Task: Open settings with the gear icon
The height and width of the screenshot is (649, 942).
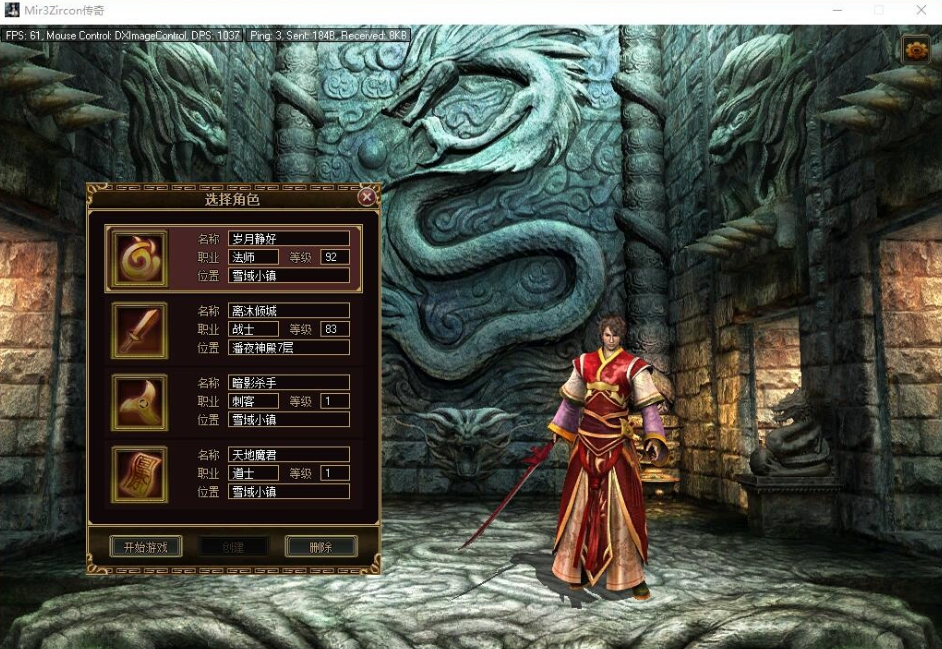Action: 915,50
